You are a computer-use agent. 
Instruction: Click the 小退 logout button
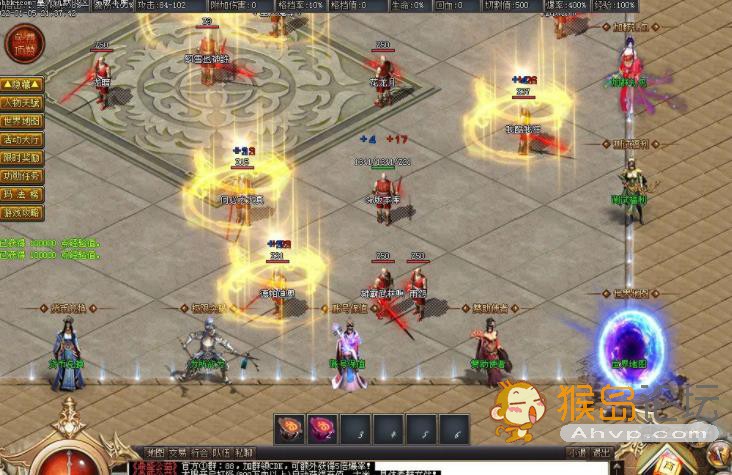577,452
